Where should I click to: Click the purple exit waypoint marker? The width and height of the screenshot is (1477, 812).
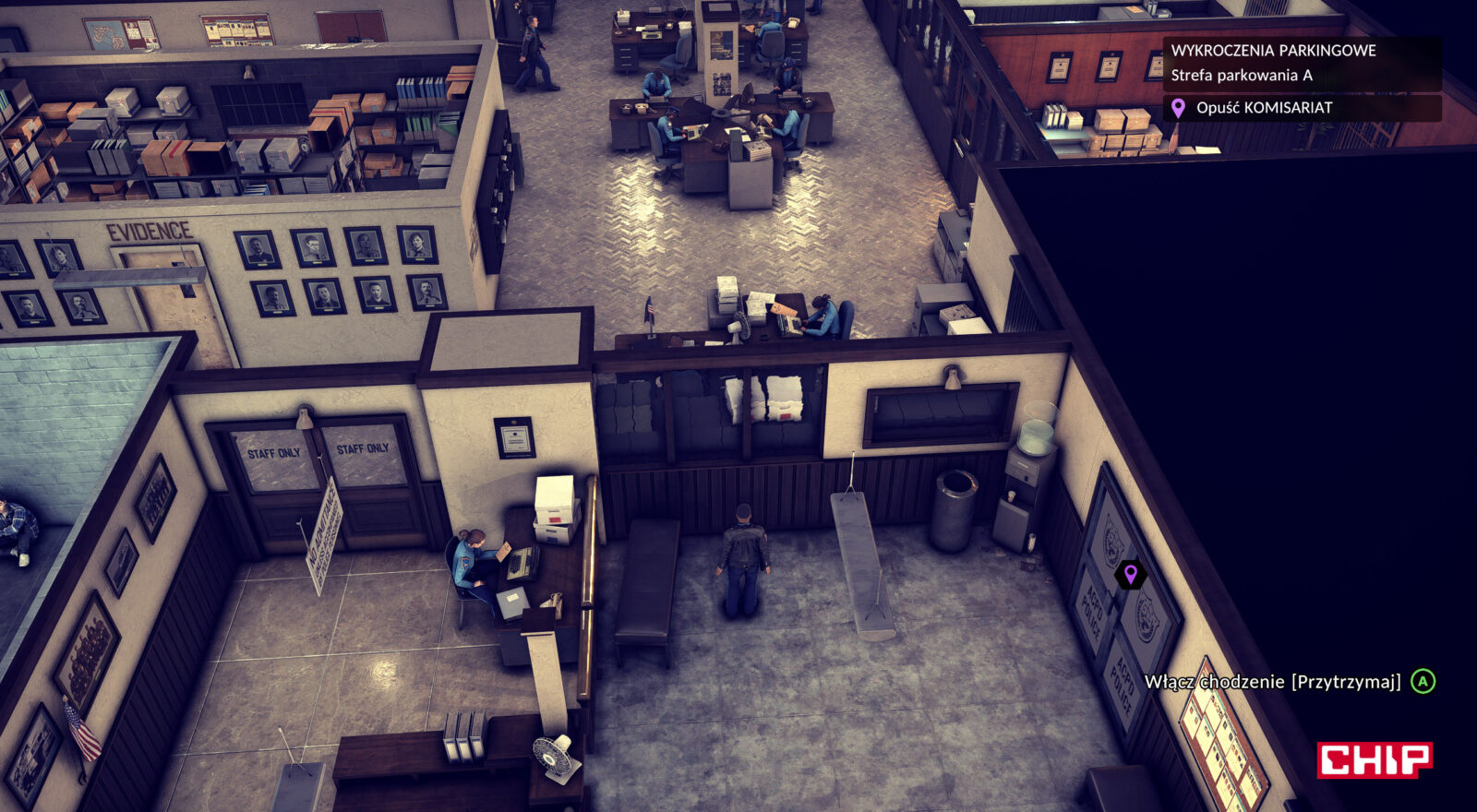click(1130, 575)
